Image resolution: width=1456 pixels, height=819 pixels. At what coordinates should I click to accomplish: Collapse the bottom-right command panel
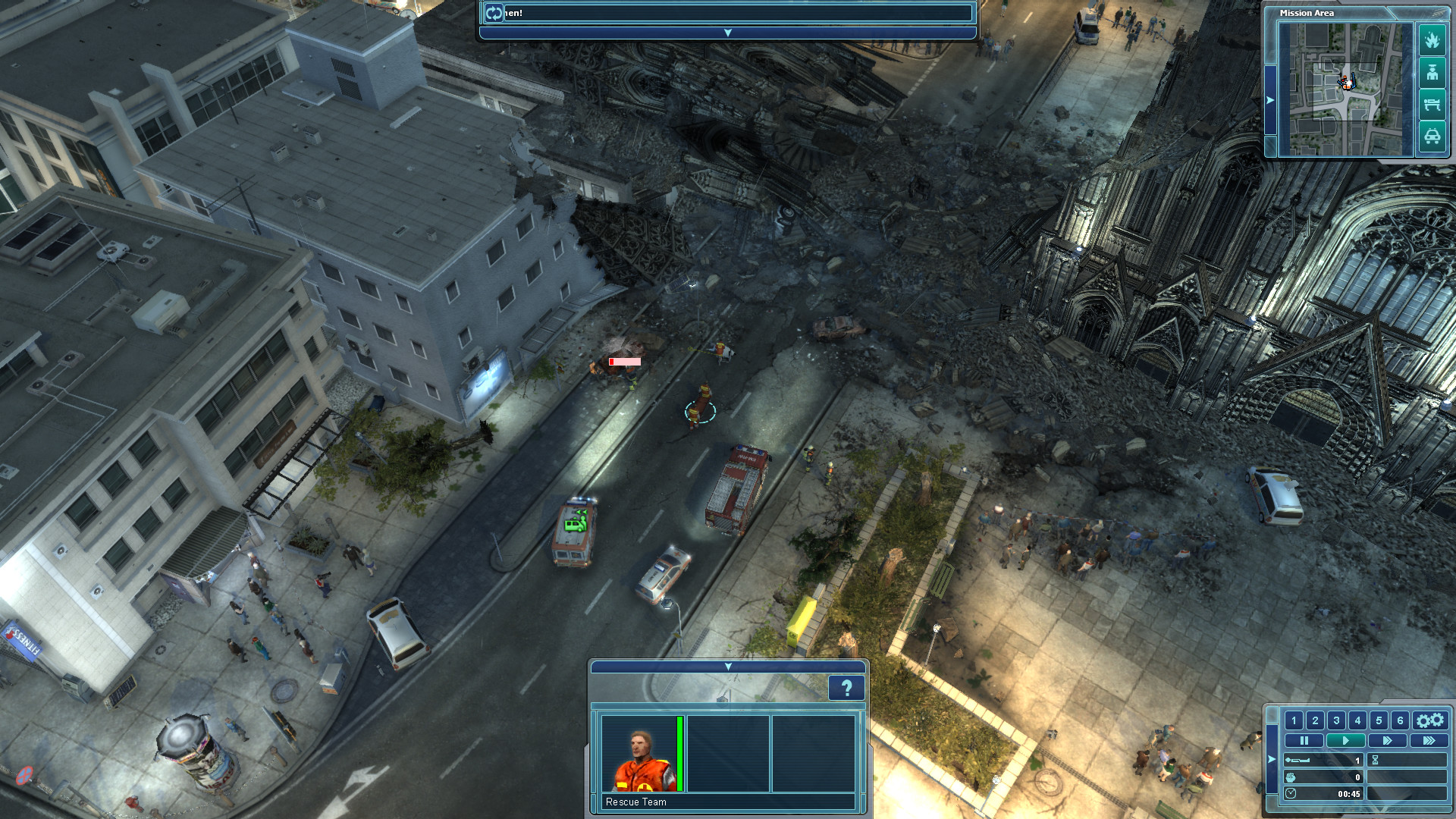[1271, 759]
